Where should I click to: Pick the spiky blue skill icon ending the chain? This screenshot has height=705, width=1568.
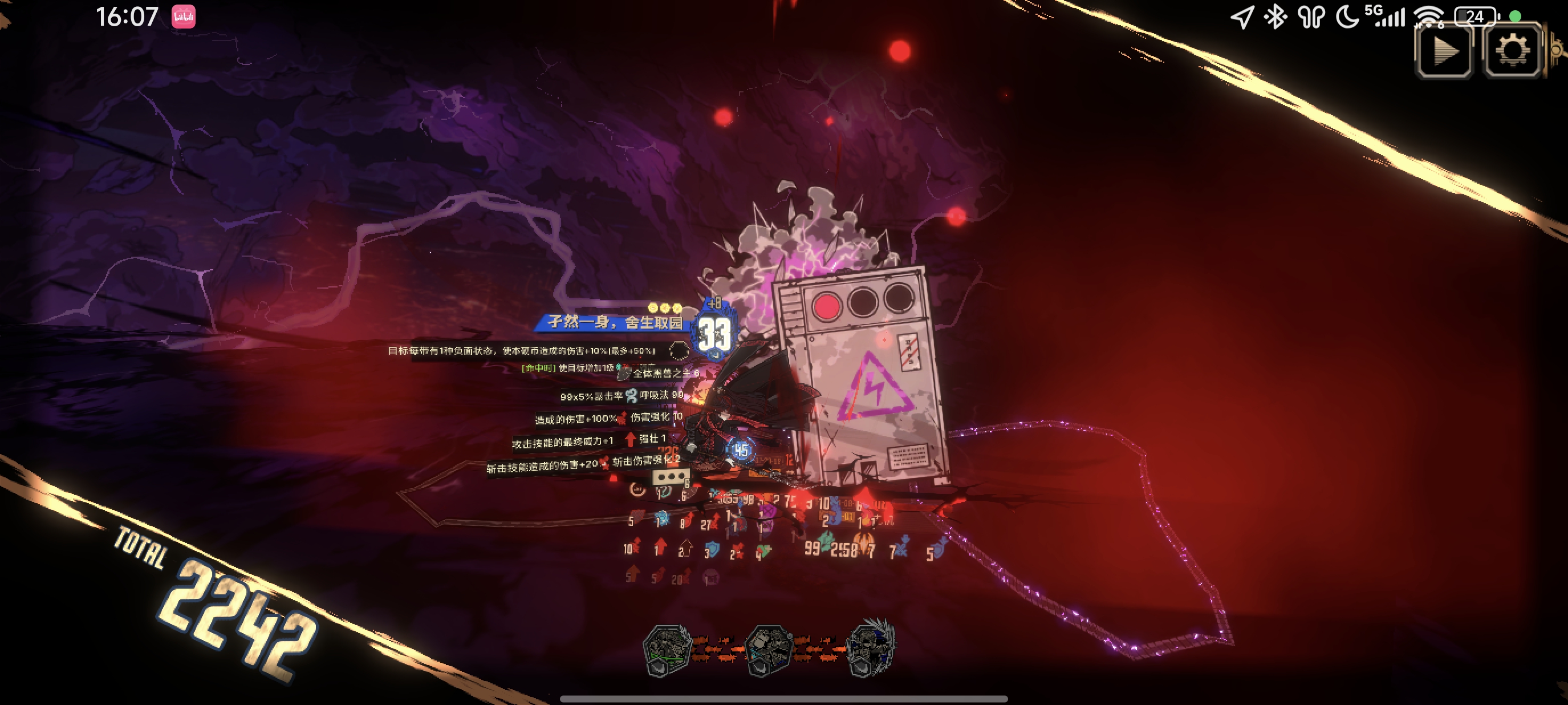pos(871,649)
